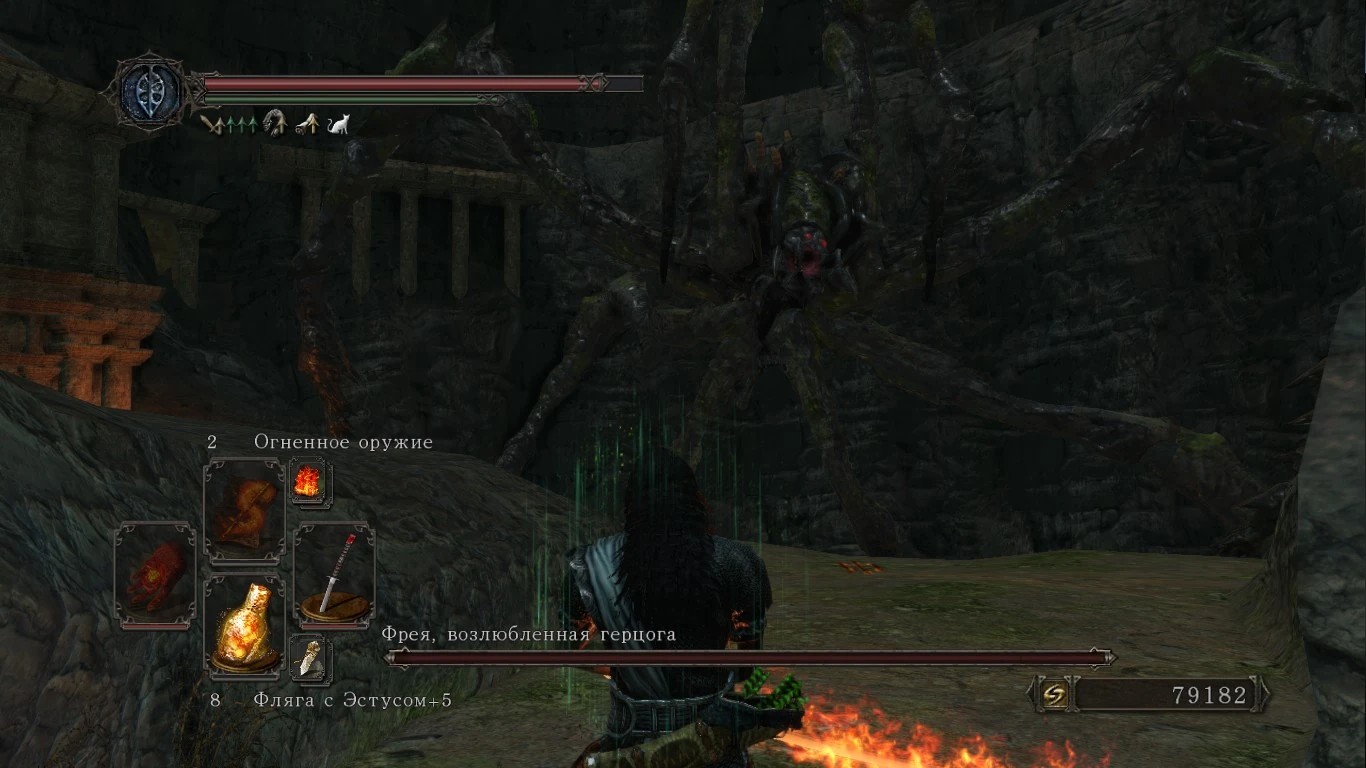
Task: Click the white cat status icon
Action: [x=338, y=124]
